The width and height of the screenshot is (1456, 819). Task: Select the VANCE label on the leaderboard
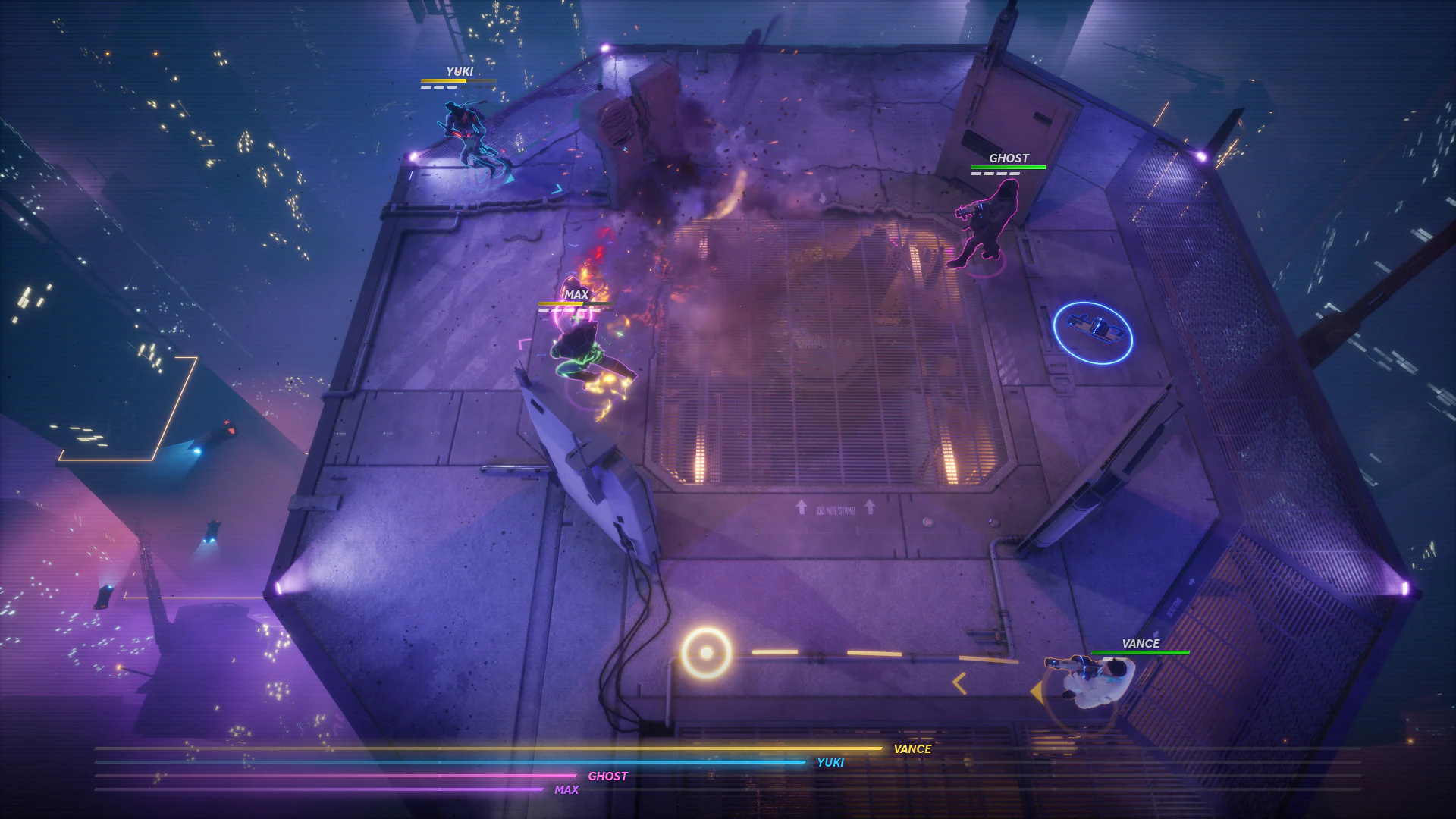point(912,748)
